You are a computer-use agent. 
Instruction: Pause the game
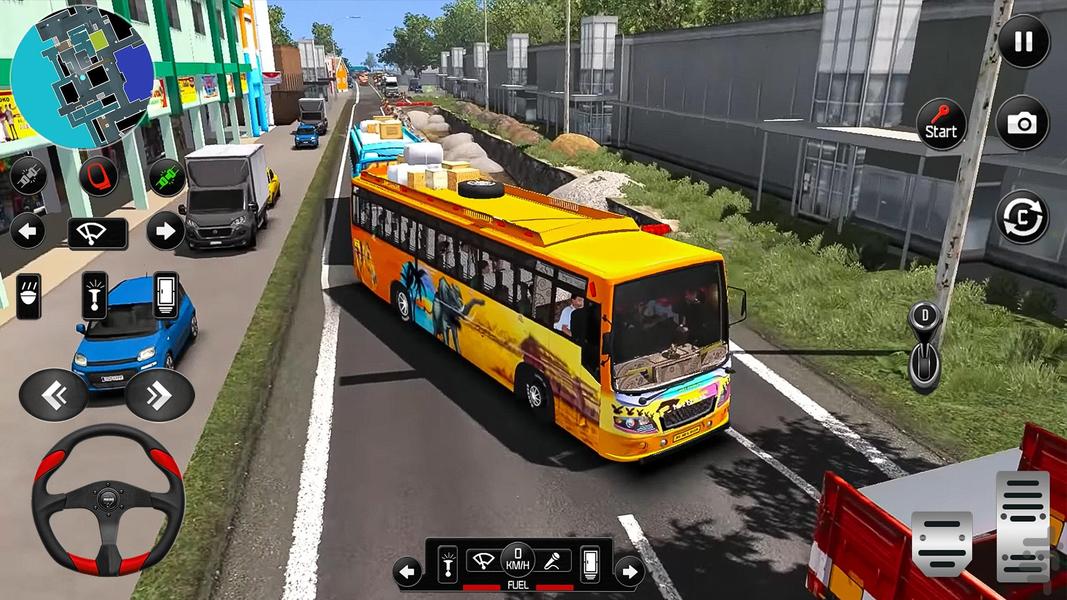[x=1023, y=42]
